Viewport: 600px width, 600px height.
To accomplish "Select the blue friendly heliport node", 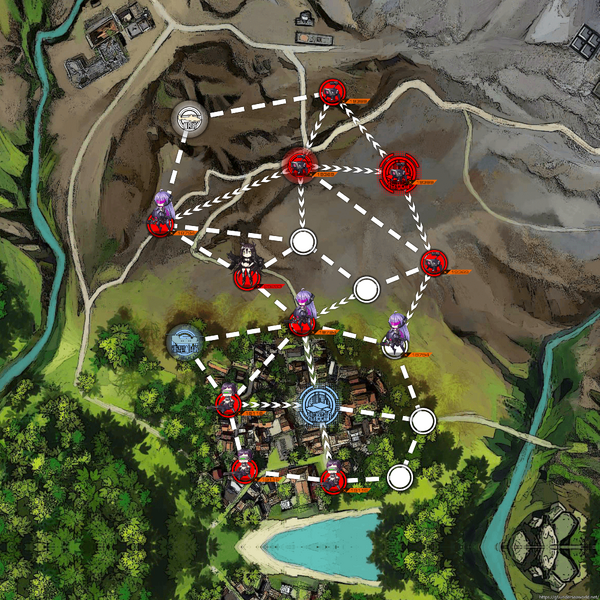I will pos(184,342).
